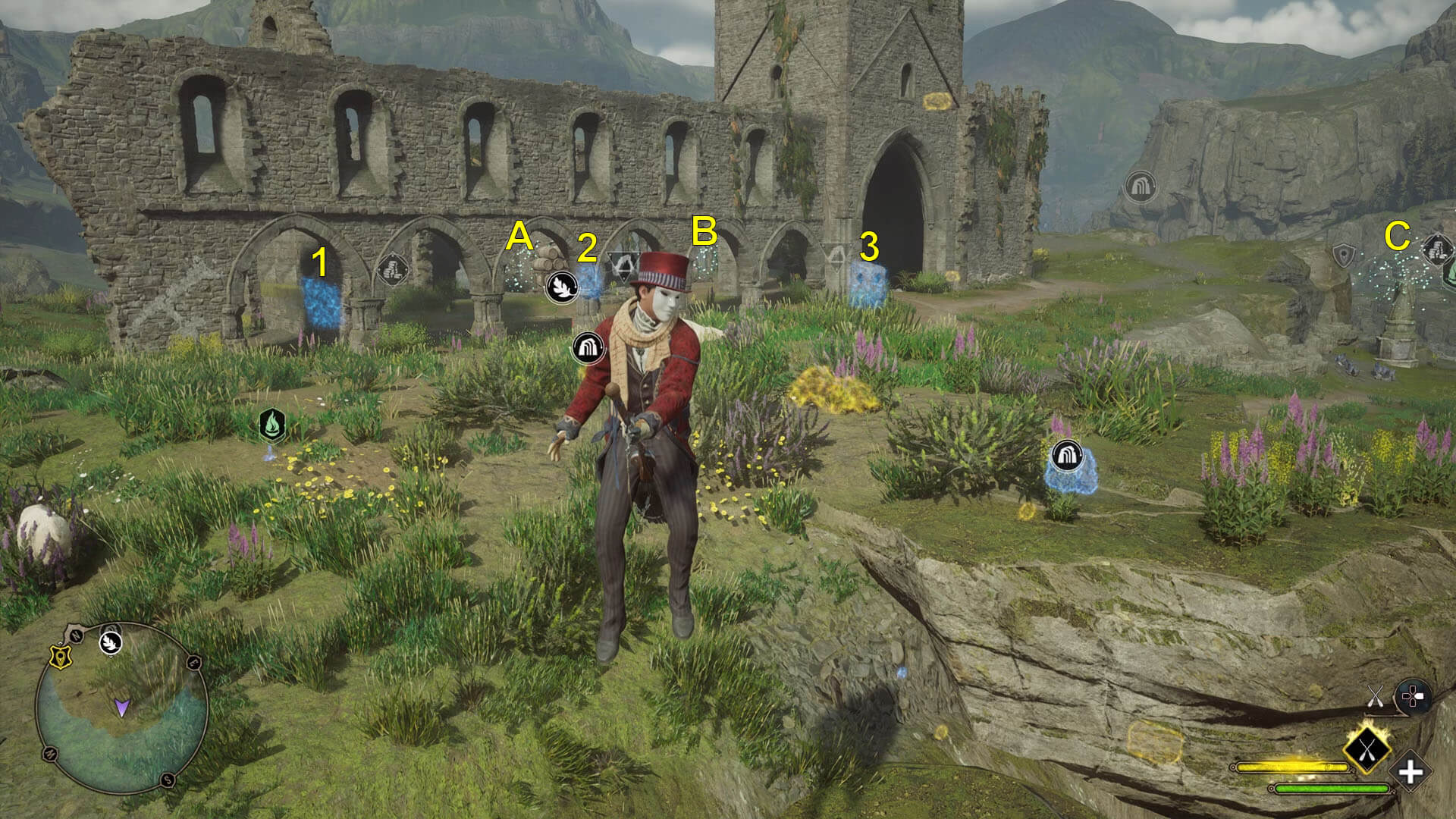The width and height of the screenshot is (1456, 819).
Task: Click the yellow "3" label near the tower
Action: point(871,247)
